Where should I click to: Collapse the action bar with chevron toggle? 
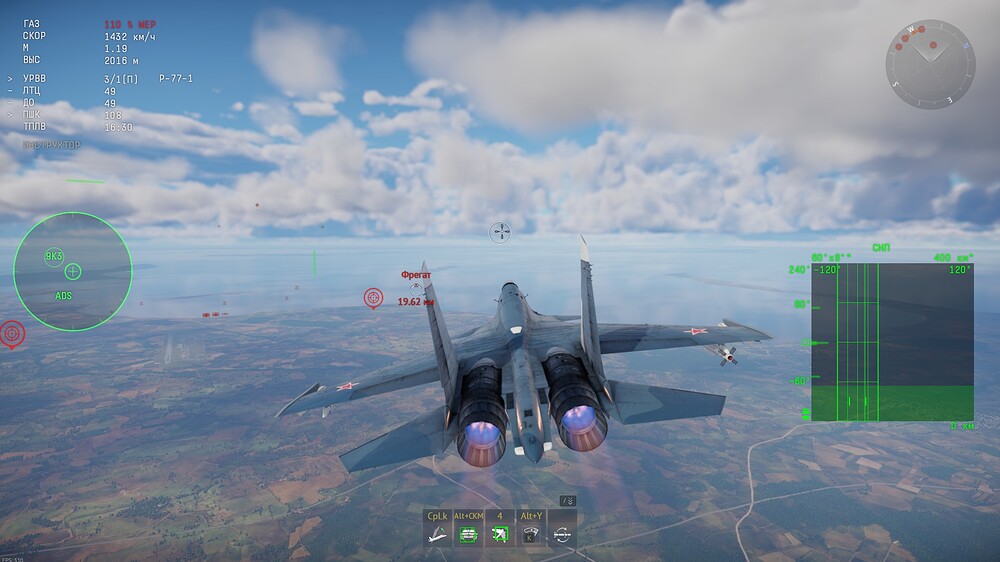point(567,500)
